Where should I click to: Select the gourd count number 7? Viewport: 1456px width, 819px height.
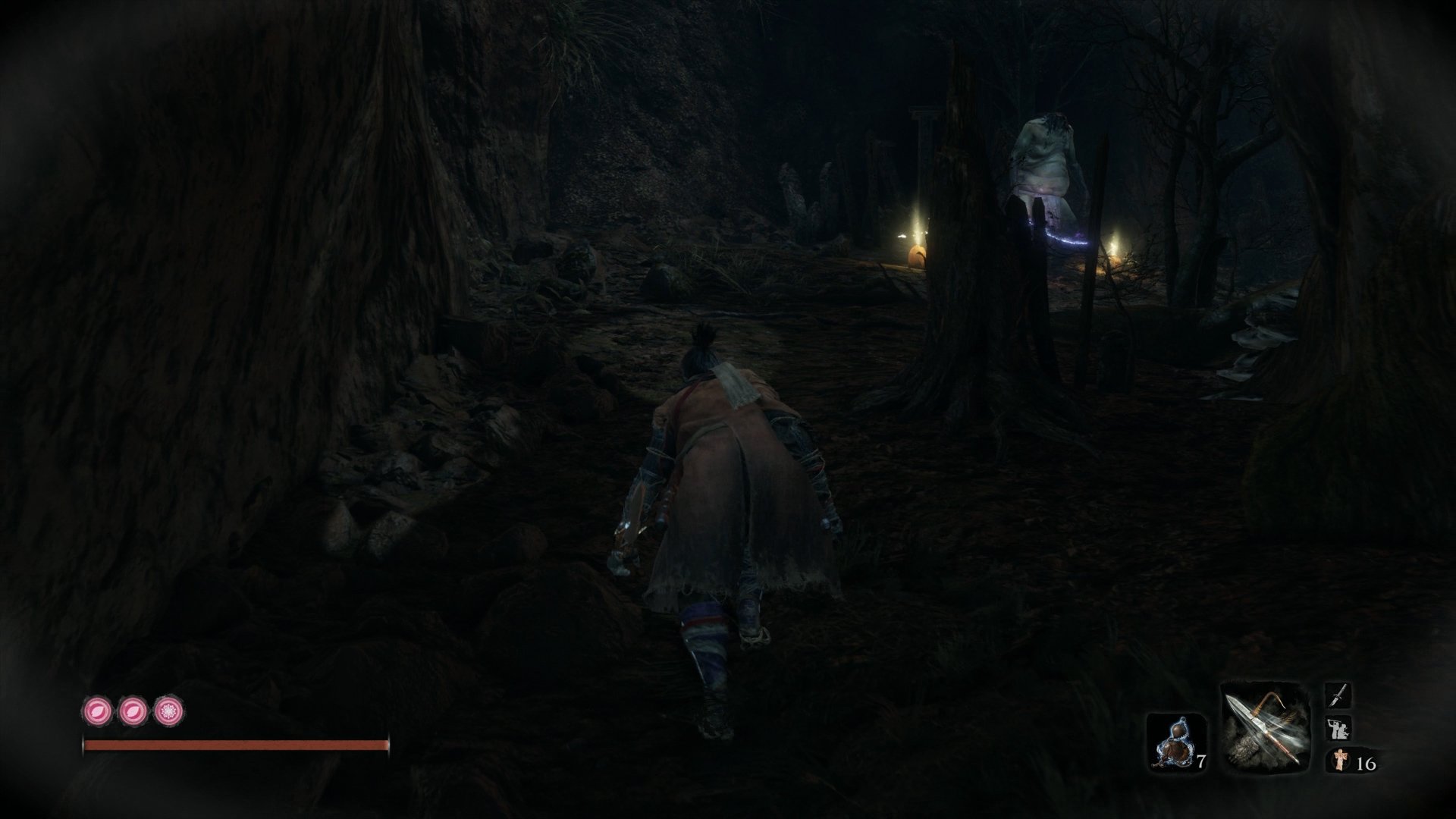pyautogui.click(x=1202, y=761)
